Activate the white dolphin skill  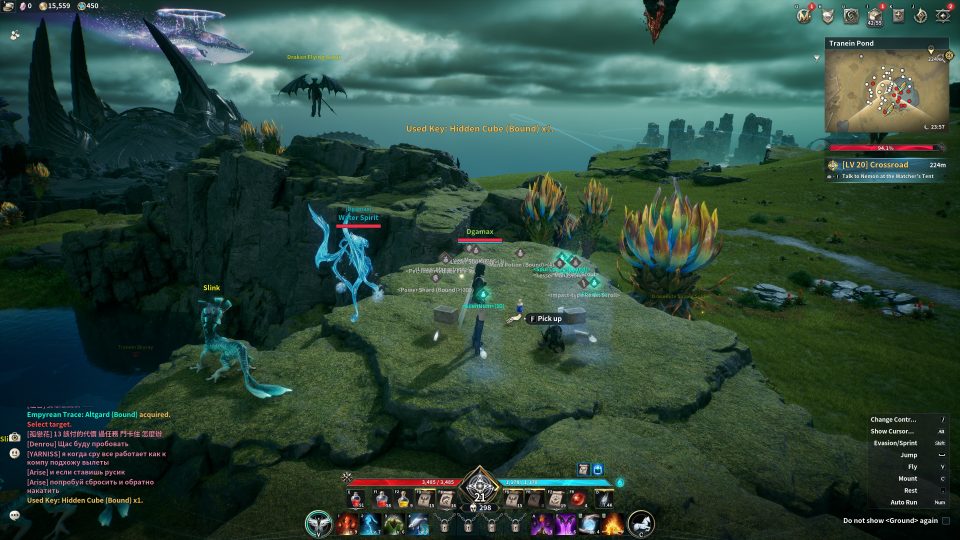click(x=418, y=523)
